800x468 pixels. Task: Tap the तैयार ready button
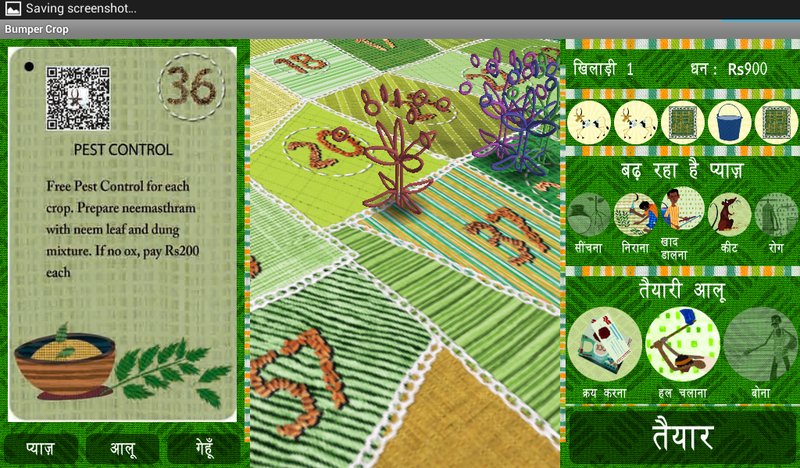click(683, 437)
